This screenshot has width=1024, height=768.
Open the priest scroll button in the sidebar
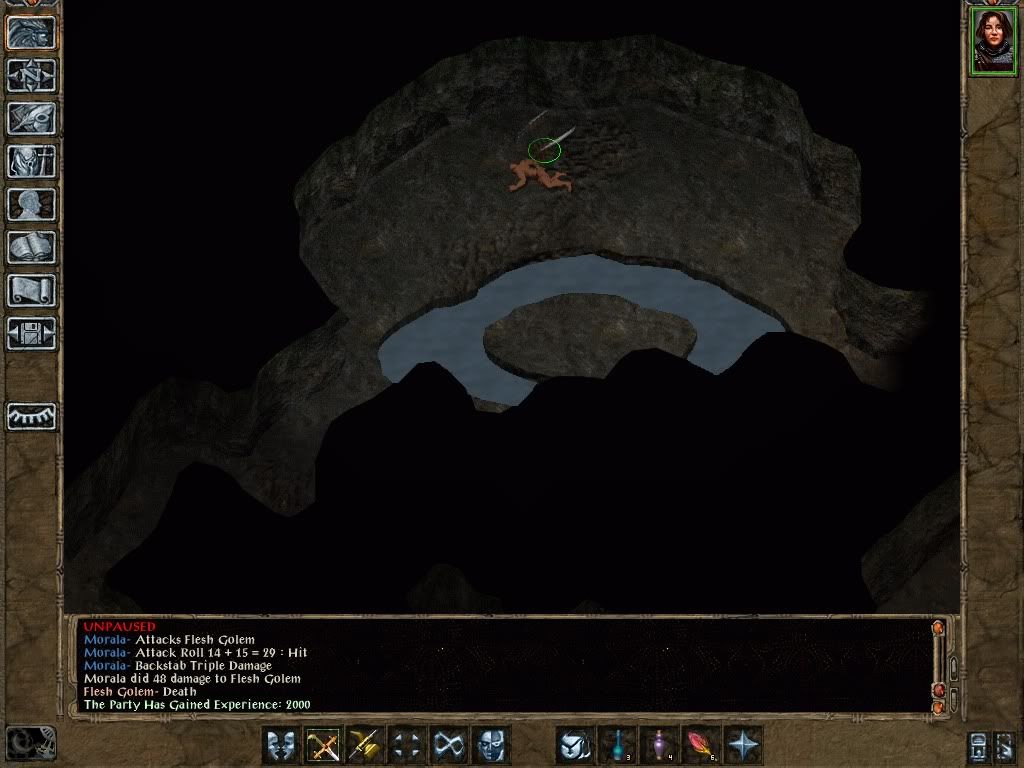32,290
